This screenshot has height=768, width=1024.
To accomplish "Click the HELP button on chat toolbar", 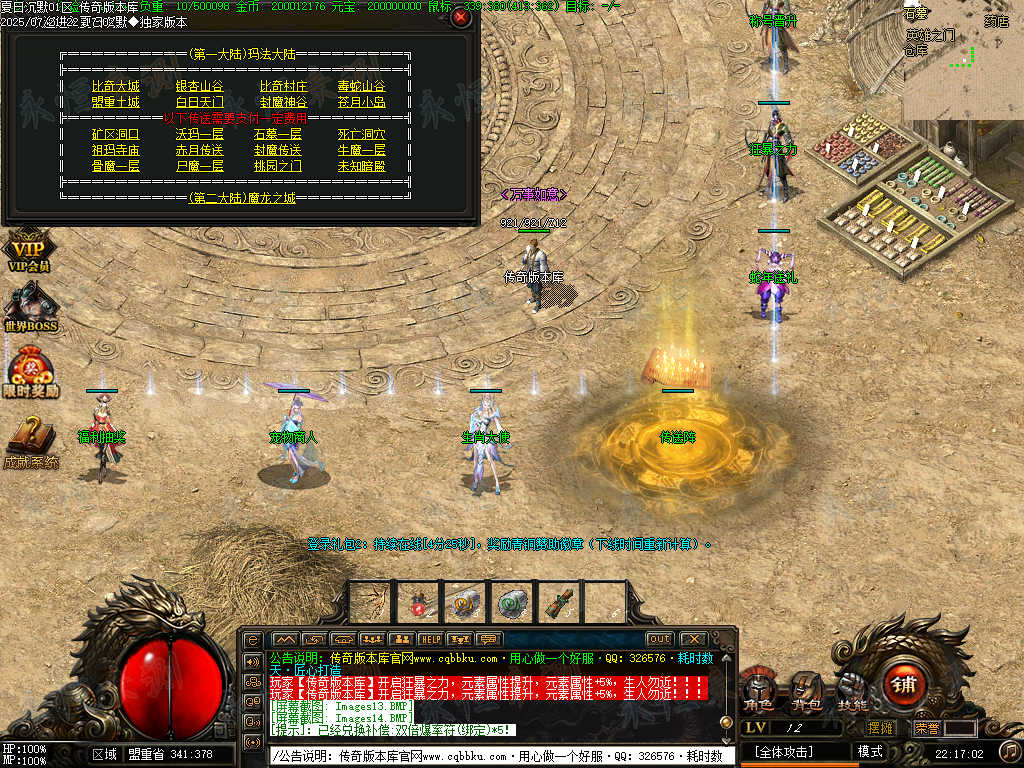I will click(430, 639).
